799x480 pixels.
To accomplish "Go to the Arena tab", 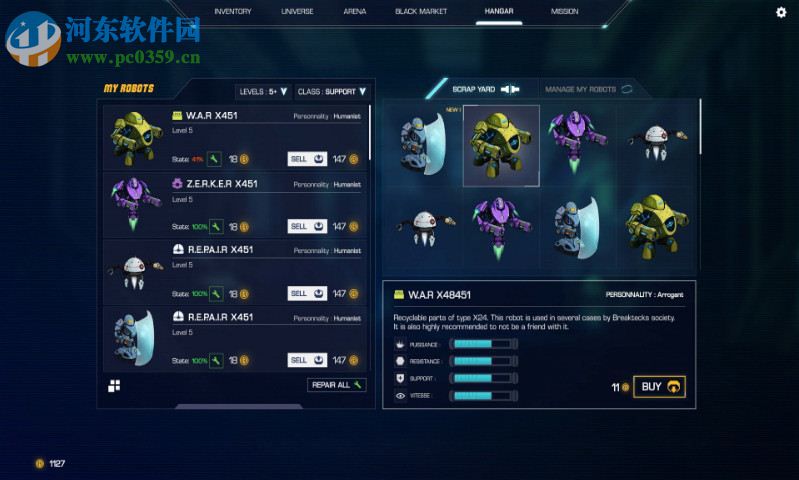I will (354, 12).
